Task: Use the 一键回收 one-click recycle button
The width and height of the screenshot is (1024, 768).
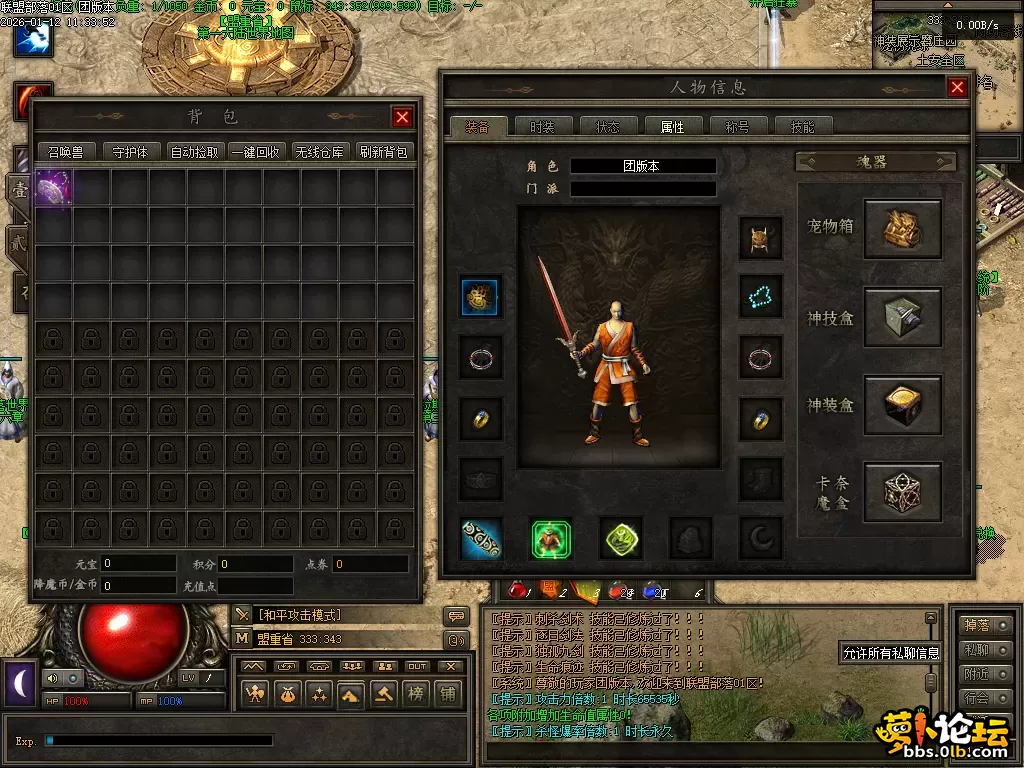Action: [x=255, y=152]
